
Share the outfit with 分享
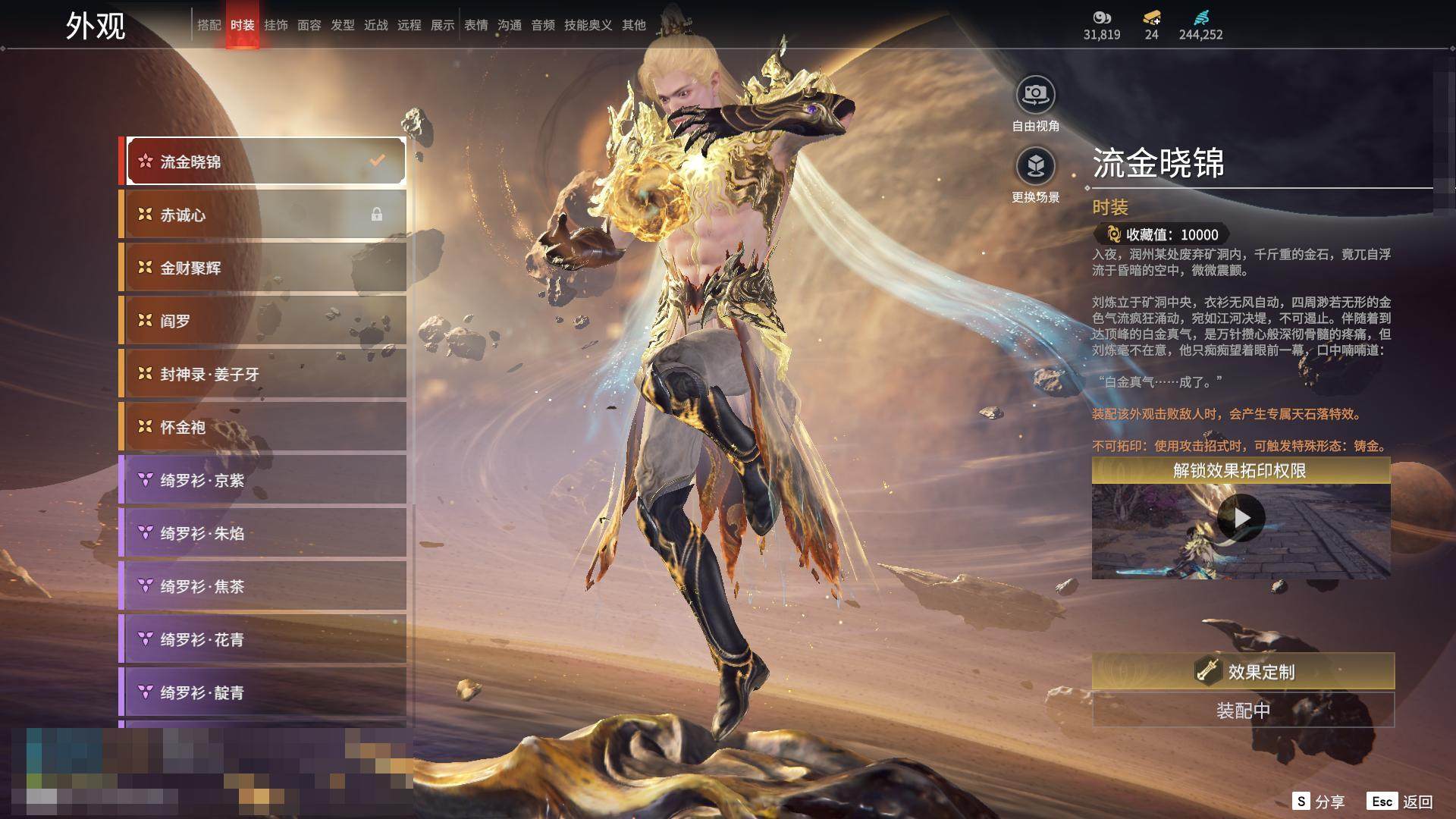point(1318,802)
